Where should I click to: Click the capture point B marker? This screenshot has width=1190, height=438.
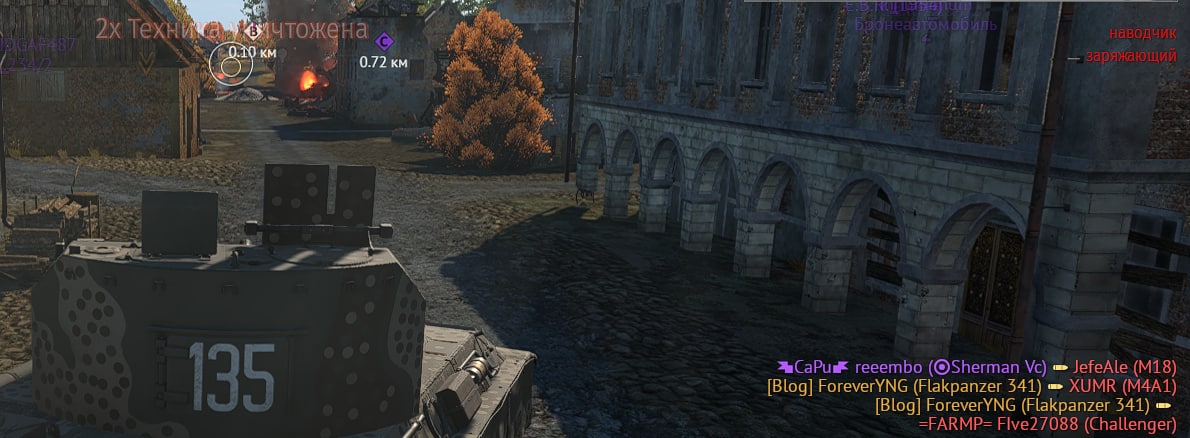coord(252,32)
